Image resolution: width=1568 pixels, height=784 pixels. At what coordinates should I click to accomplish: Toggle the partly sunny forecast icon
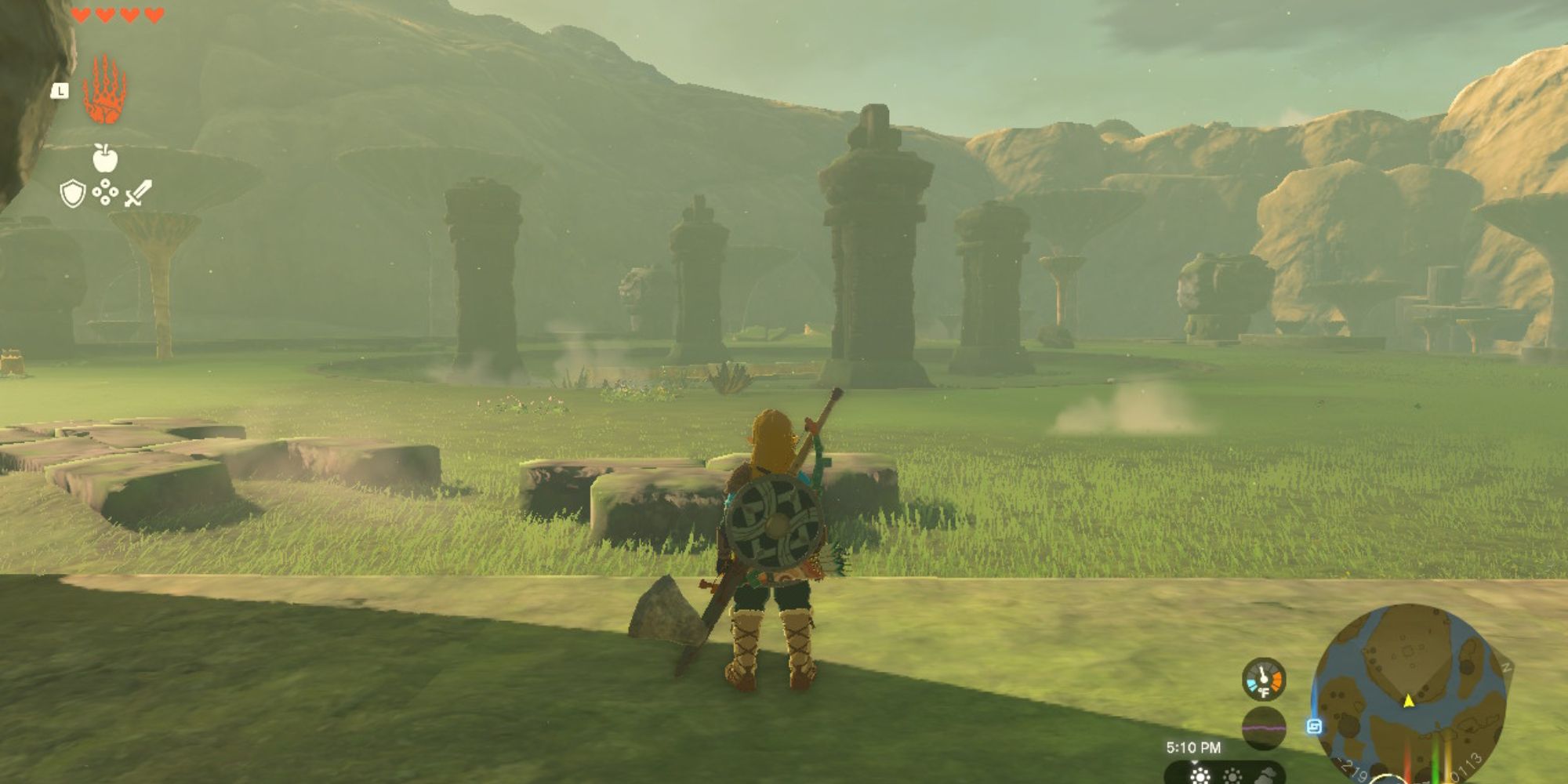[x=1234, y=776]
